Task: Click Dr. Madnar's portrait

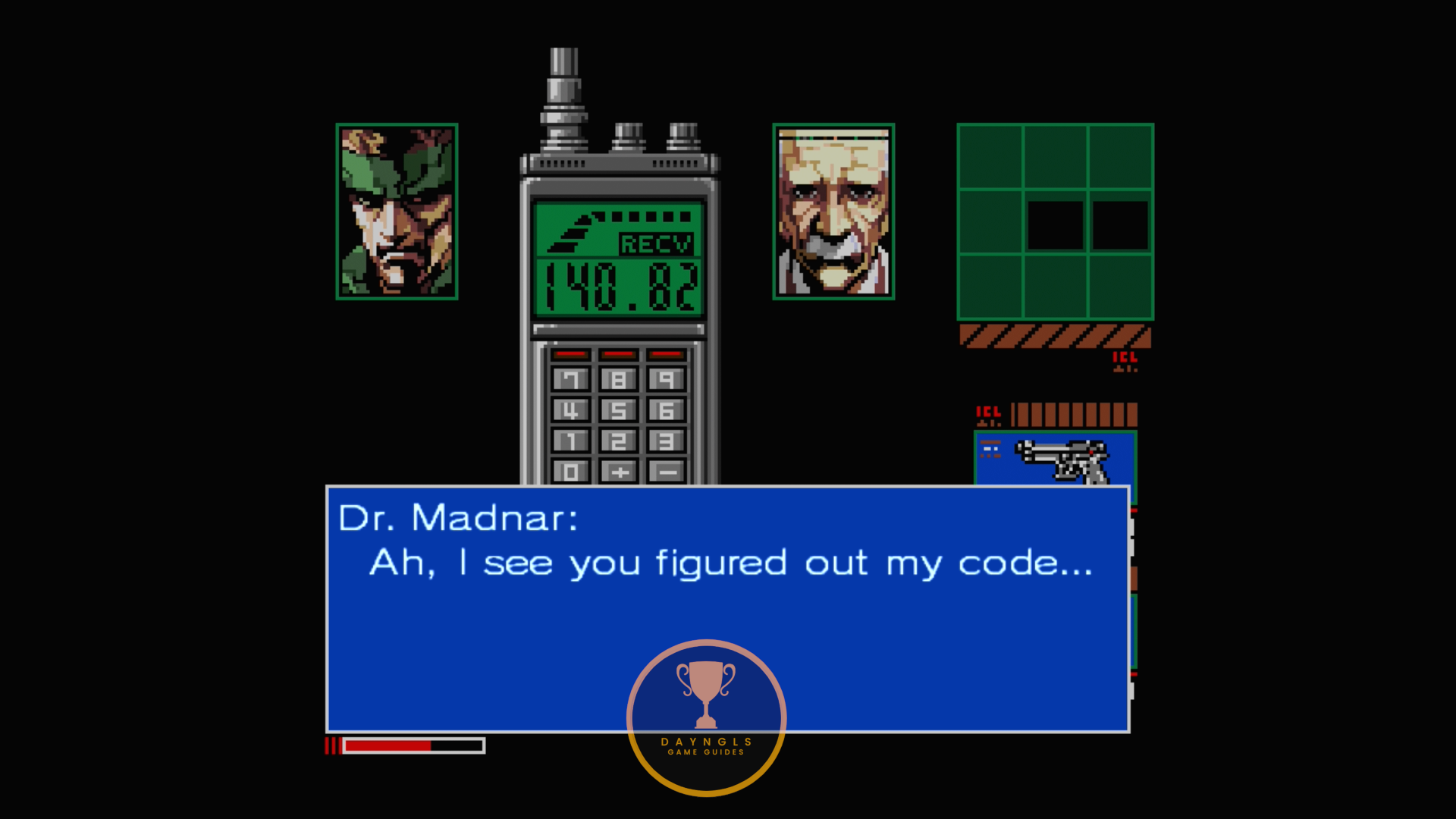Action: (833, 212)
